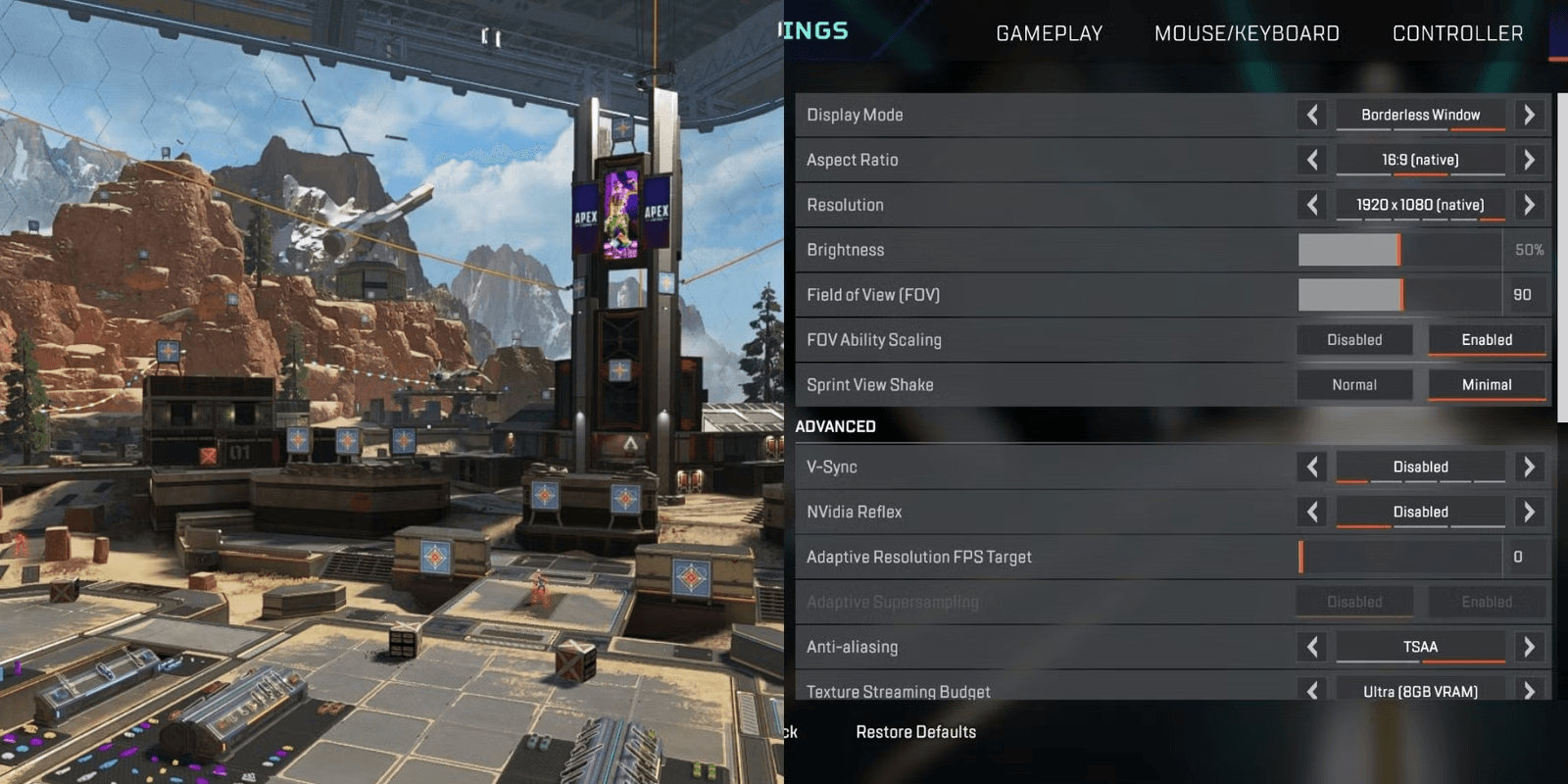Open the Borderless Window display mode selector

coord(1419,114)
